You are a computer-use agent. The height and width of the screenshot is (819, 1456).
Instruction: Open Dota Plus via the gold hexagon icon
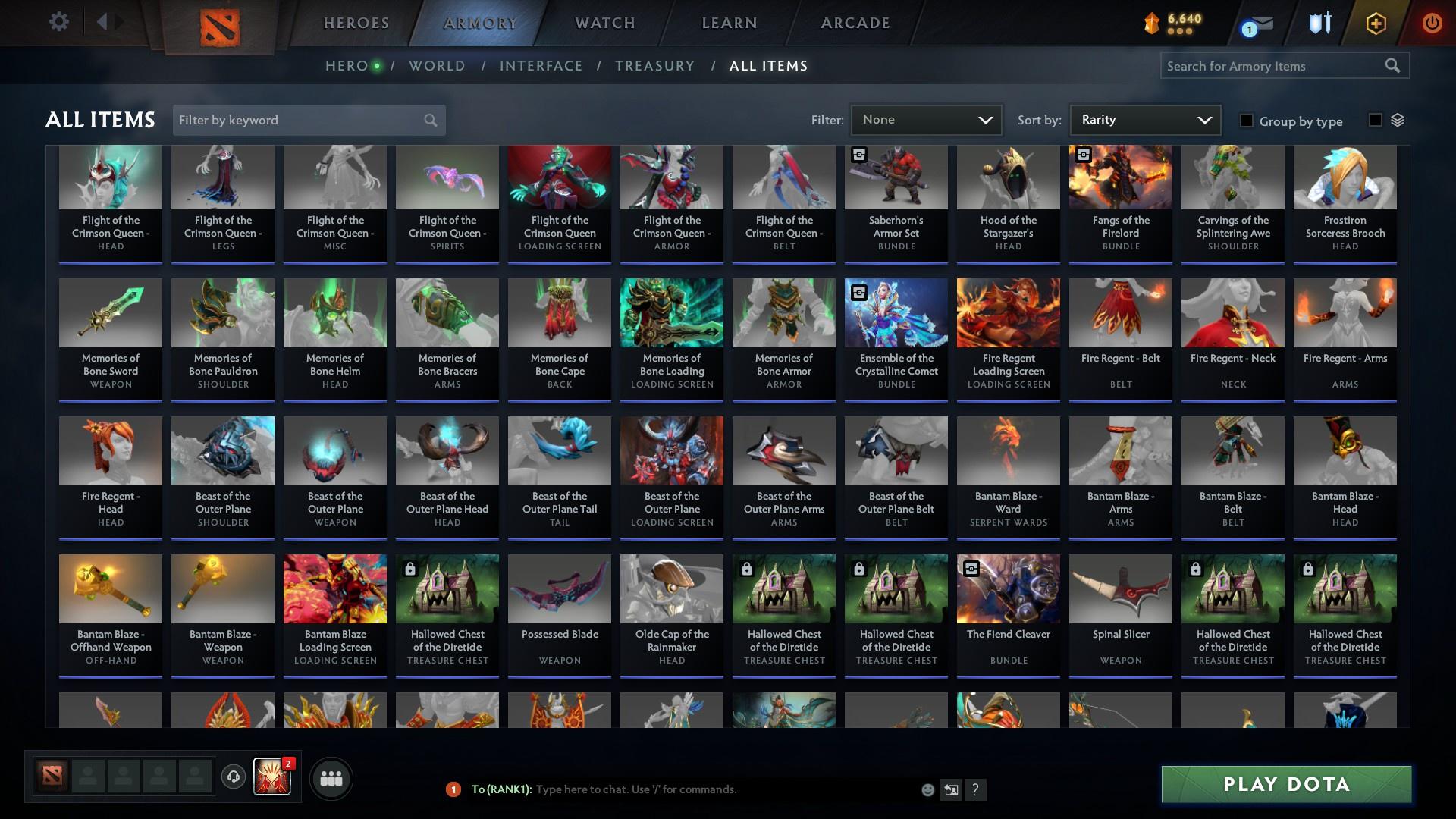pyautogui.click(x=1375, y=23)
